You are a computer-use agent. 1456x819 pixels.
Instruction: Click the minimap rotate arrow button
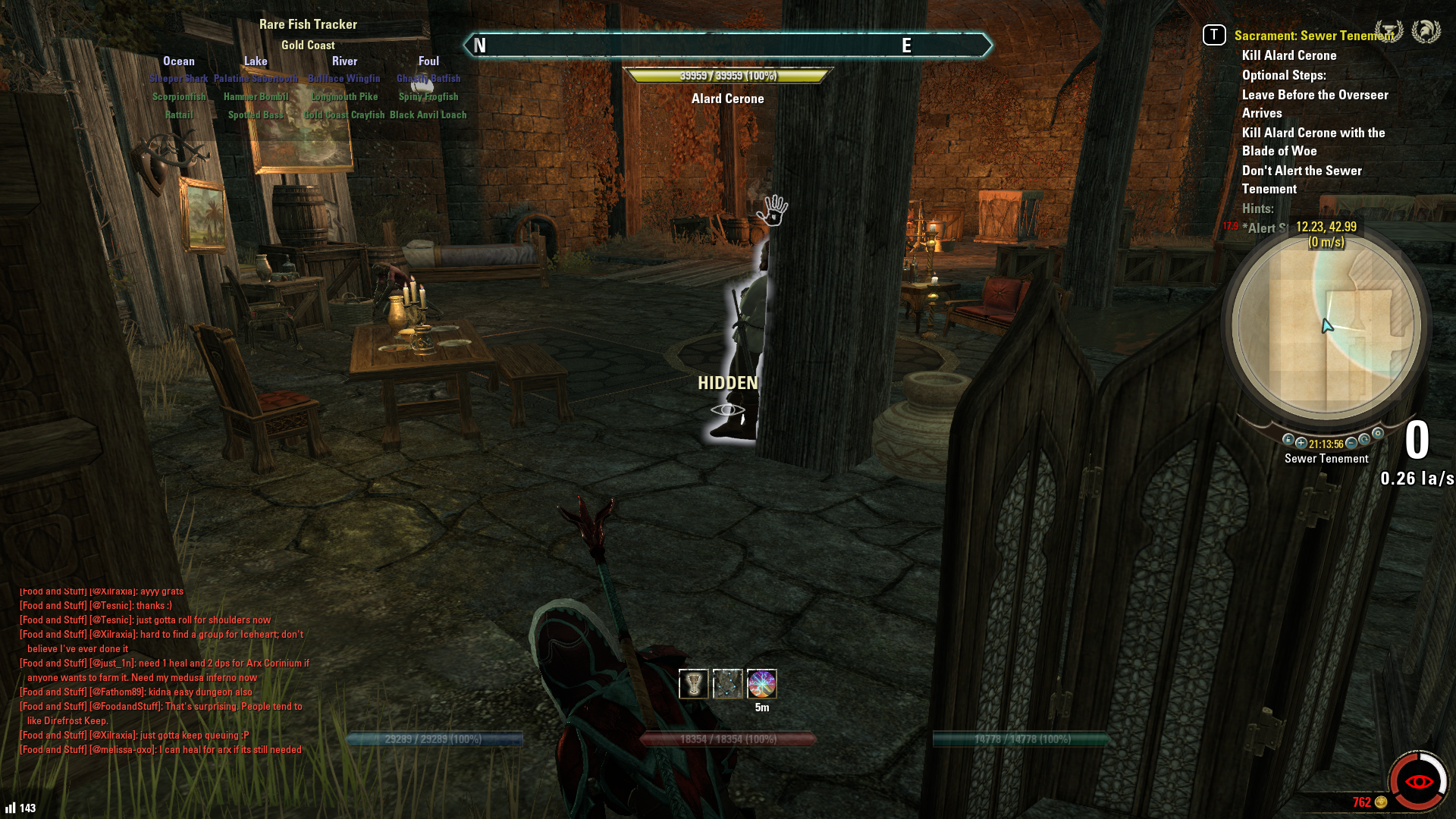point(1365,440)
